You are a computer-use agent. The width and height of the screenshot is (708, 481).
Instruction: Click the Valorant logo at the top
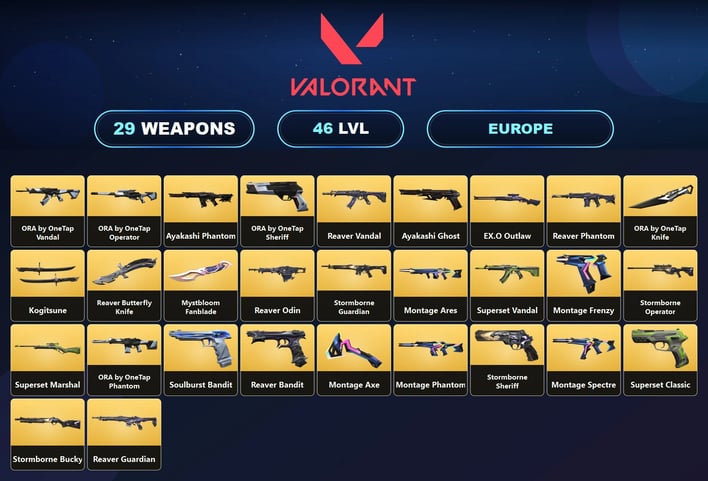353,55
